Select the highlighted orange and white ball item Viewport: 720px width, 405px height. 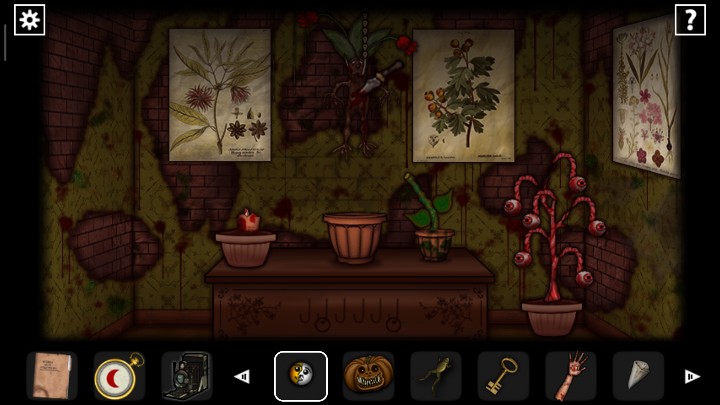[300, 376]
